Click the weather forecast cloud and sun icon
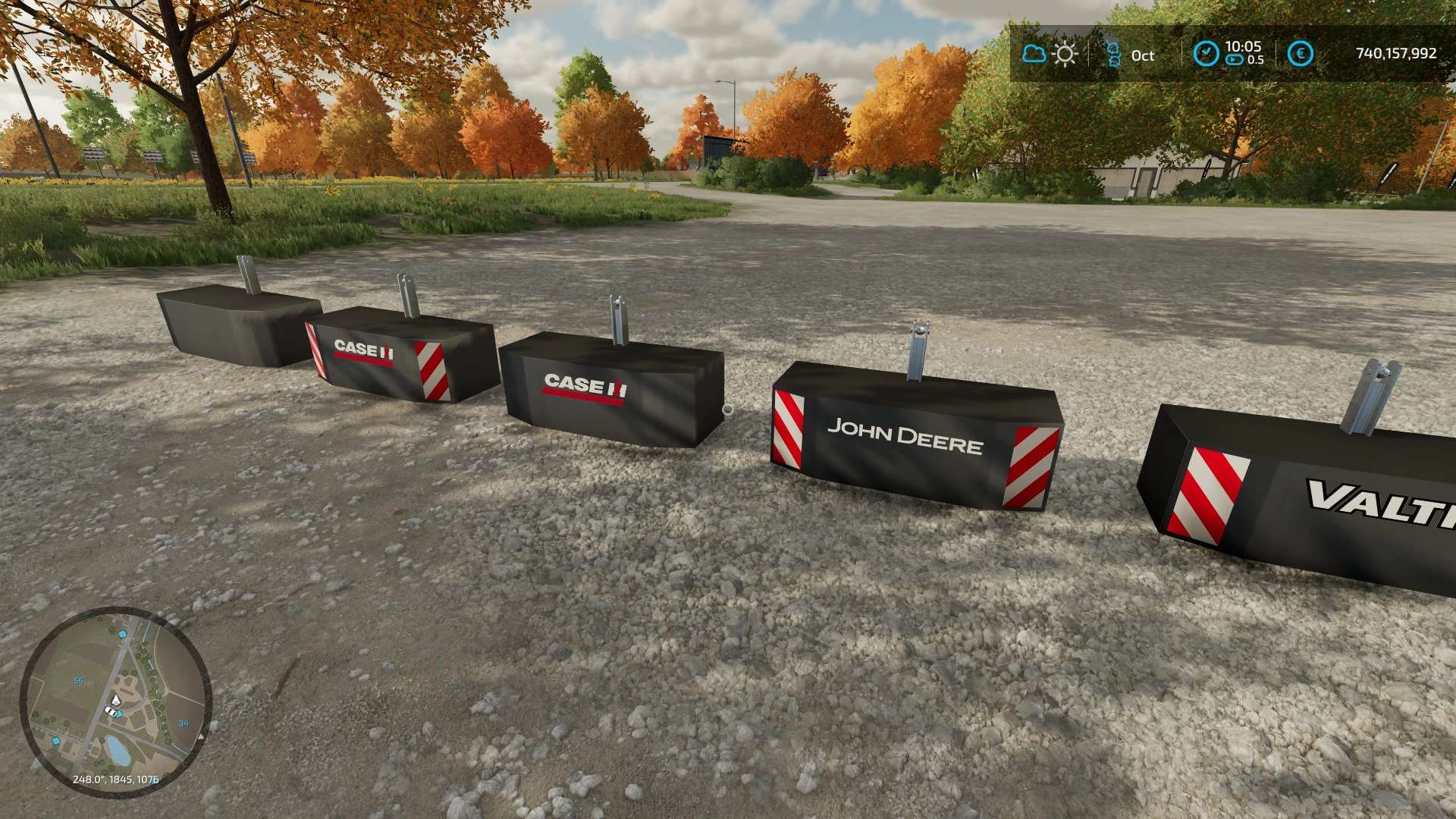This screenshot has width=1456, height=819. pos(1050,54)
